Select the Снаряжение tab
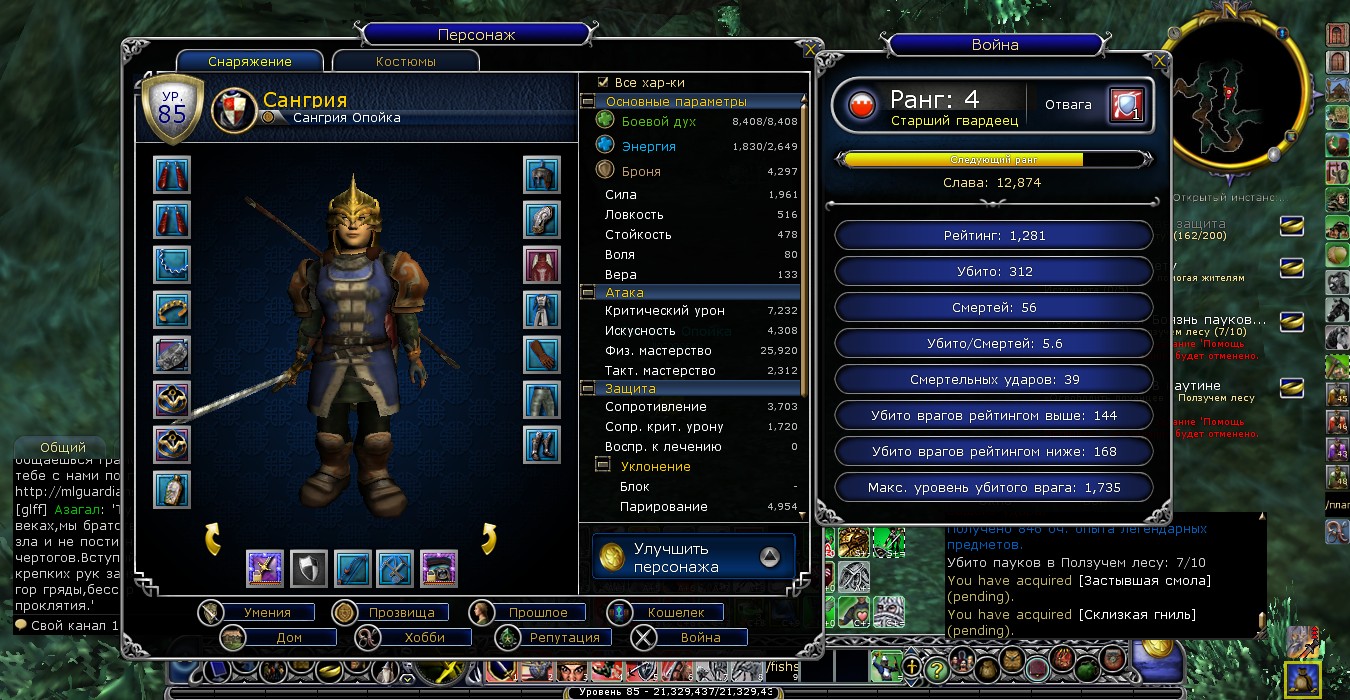The height and width of the screenshot is (700, 1350). 250,61
